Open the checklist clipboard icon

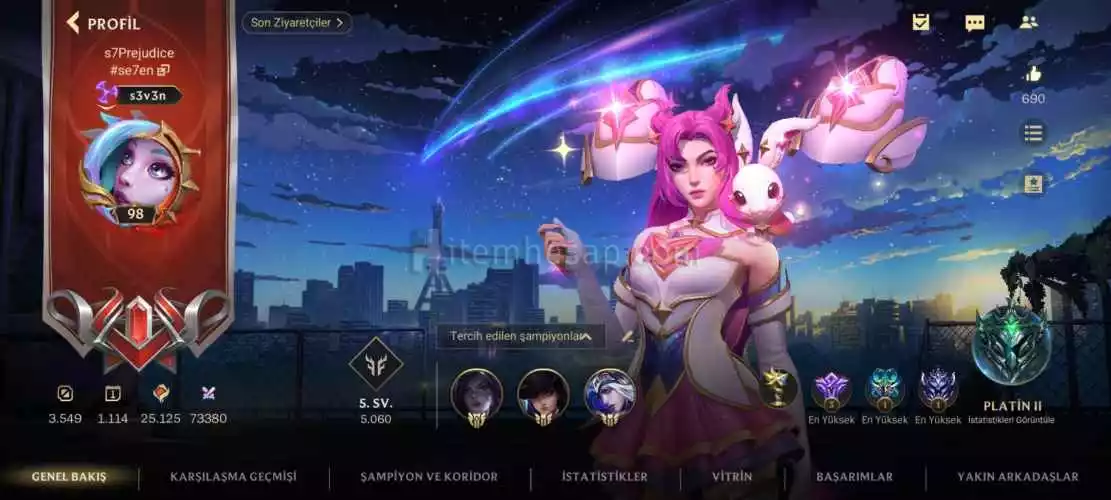921,22
